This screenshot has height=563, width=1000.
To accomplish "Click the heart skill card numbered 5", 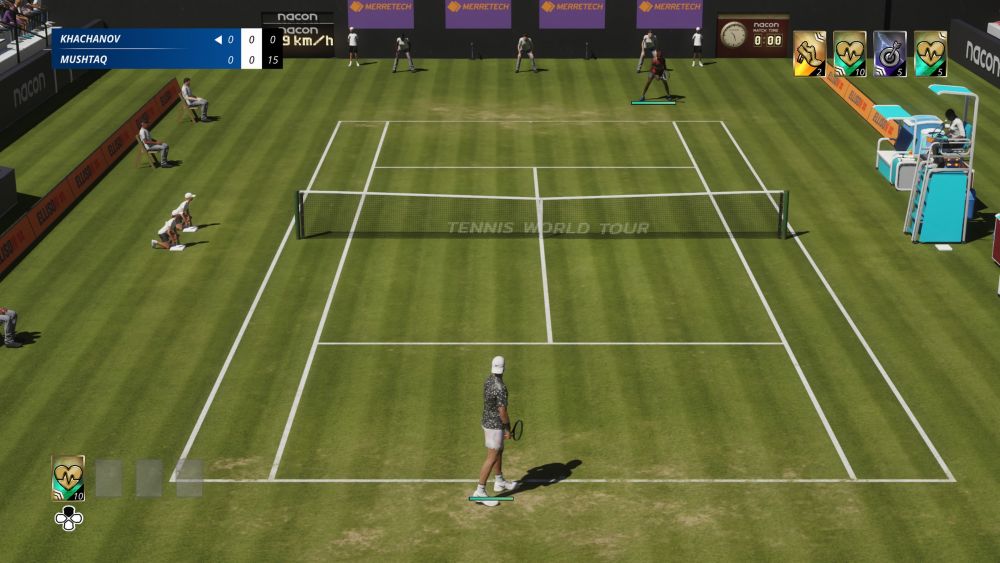I will click(x=930, y=53).
